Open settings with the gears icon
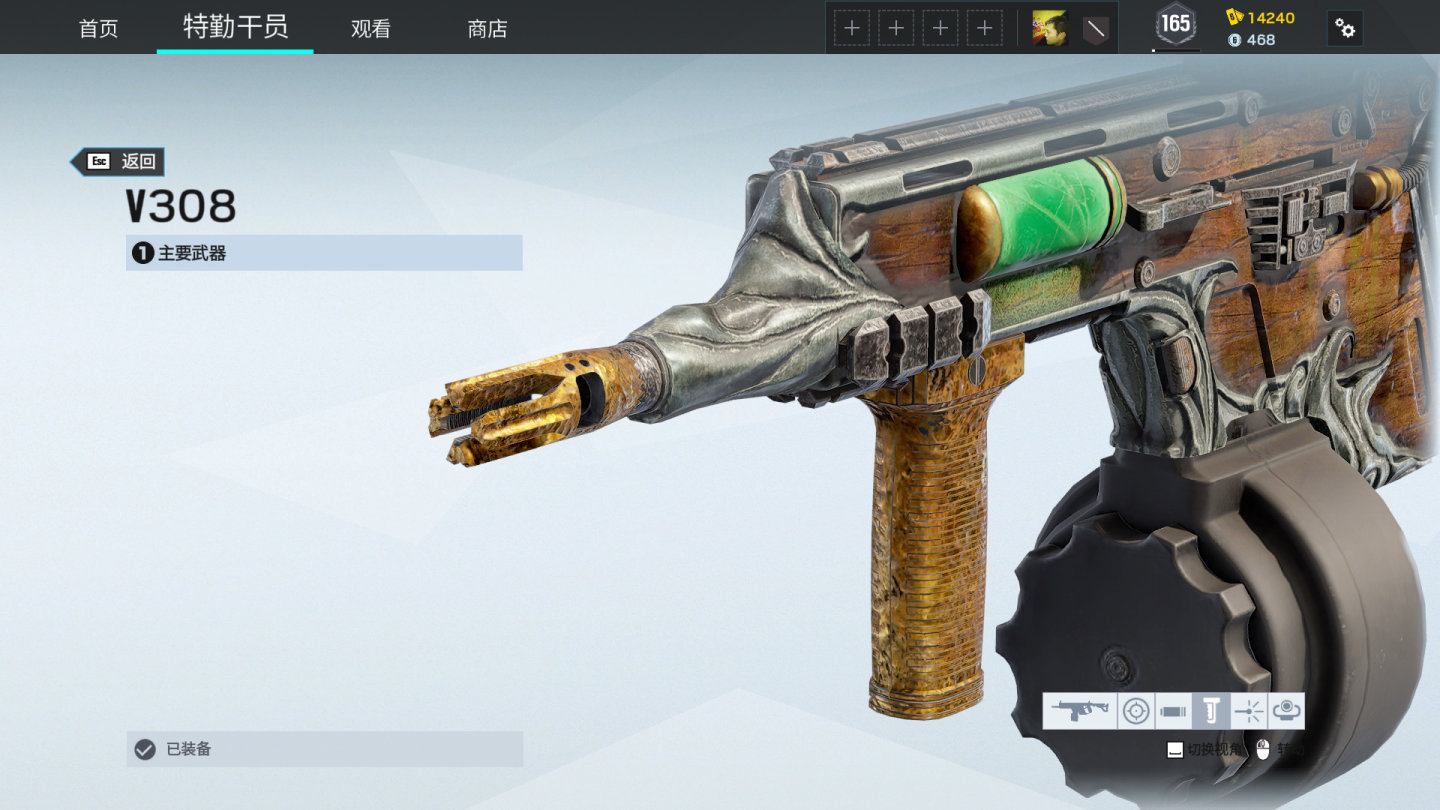Image resolution: width=1440 pixels, height=810 pixels. coord(1345,28)
